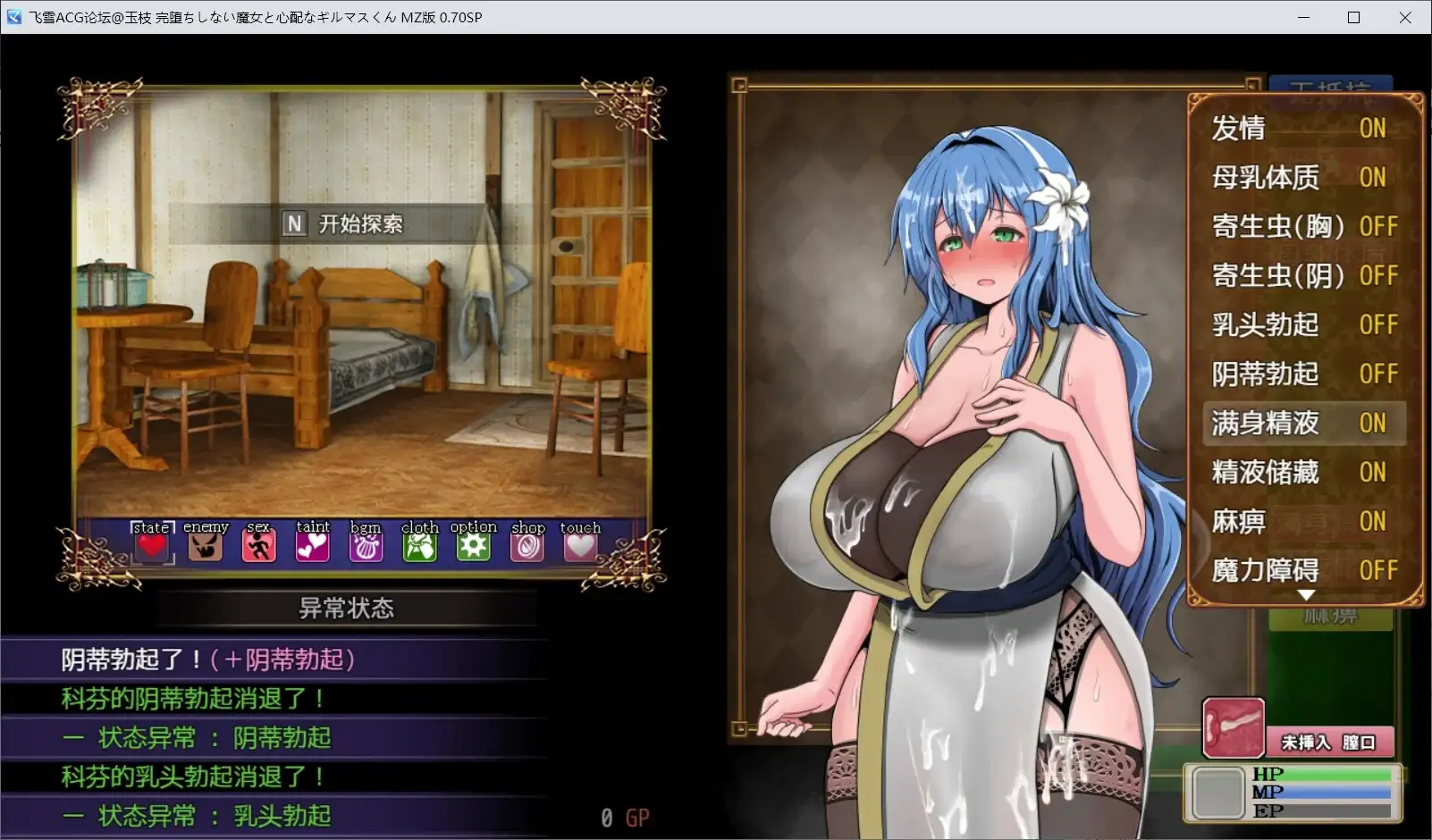The image size is (1432, 840).
Task: Click the sex action icon
Action: pyautogui.click(x=258, y=543)
